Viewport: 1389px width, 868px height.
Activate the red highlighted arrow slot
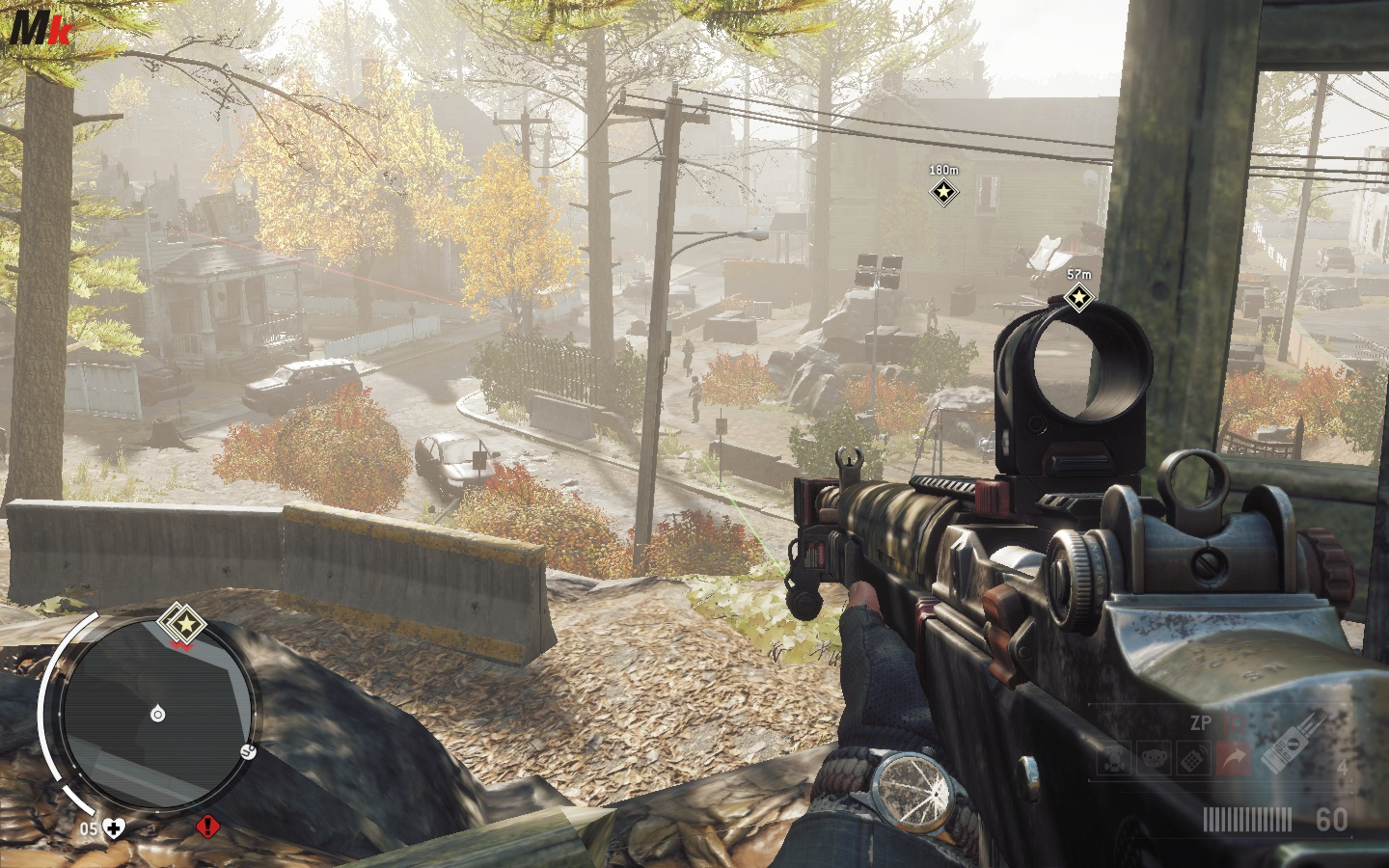click(1233, 759)
